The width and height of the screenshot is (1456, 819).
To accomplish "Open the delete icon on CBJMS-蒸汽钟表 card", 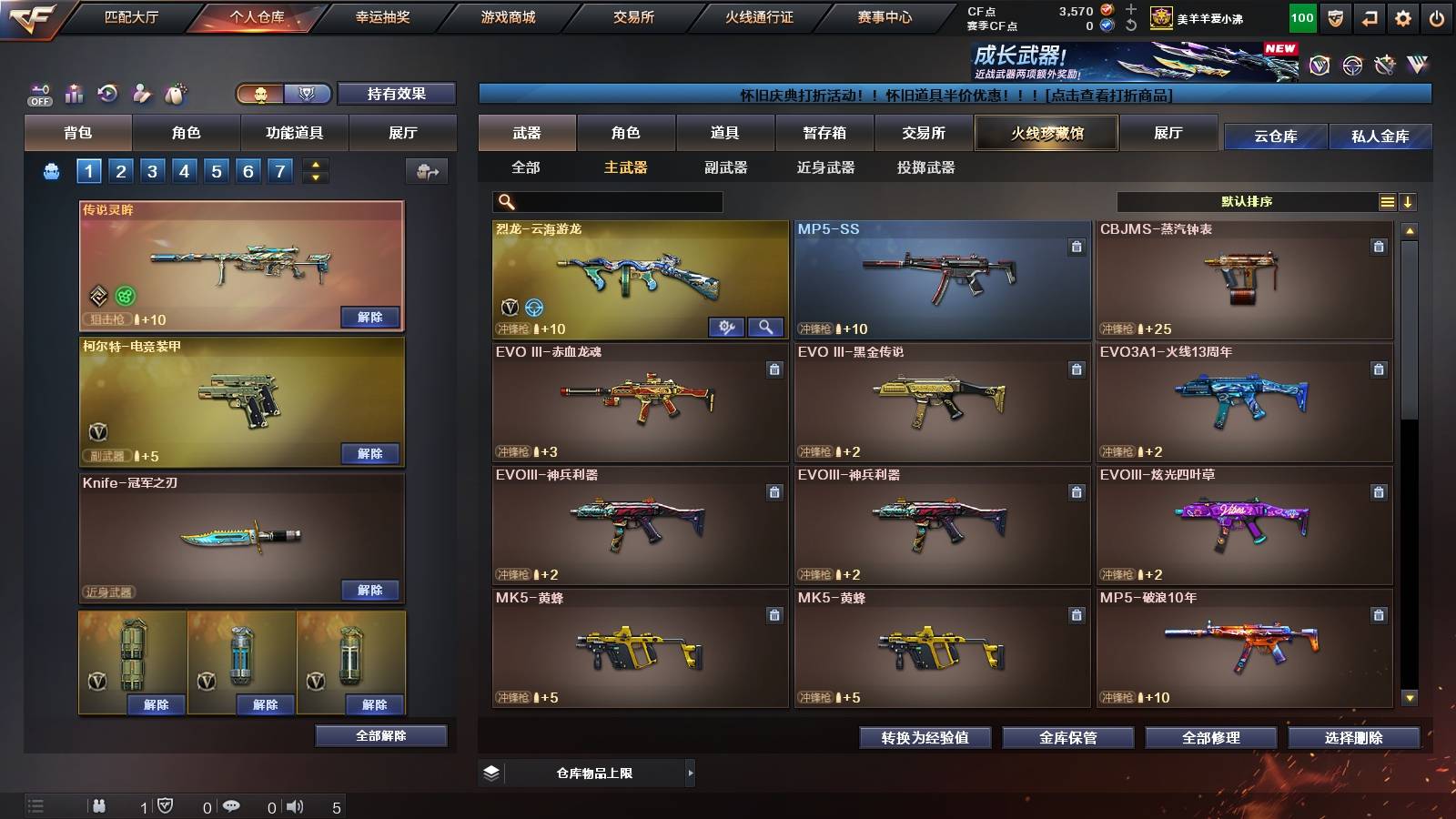I will coord(1377,245).
